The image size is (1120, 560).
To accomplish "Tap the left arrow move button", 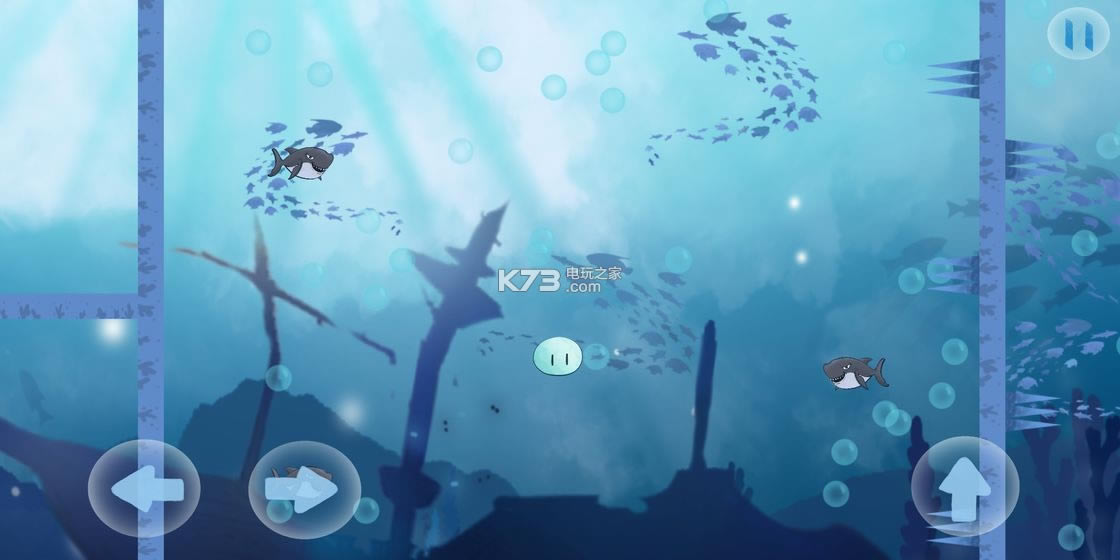I will coord(146,489).
